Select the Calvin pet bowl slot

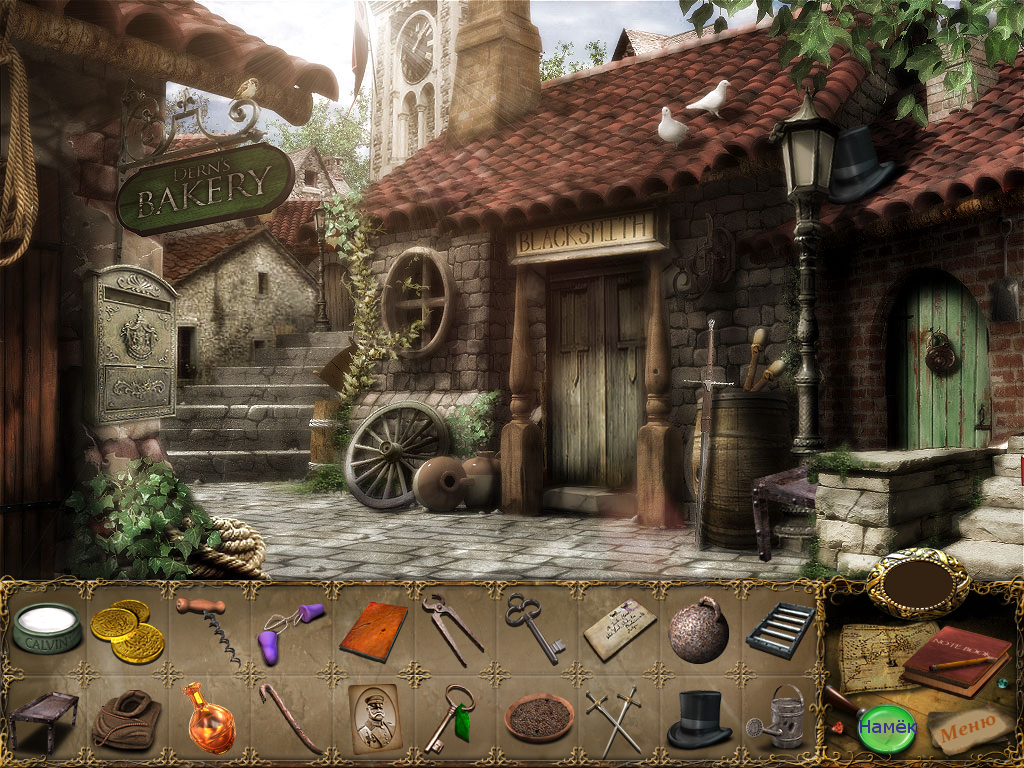tap(46, 630)
